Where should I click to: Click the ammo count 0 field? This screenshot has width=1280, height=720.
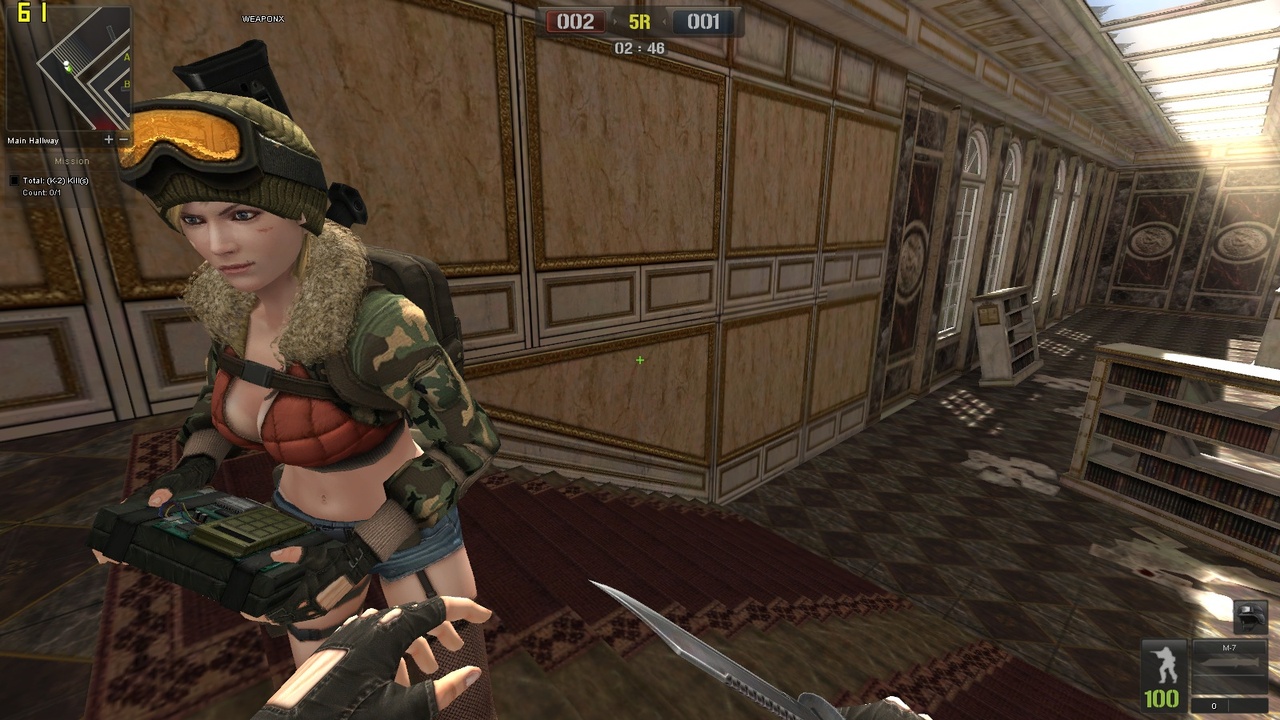[1215, 706]
